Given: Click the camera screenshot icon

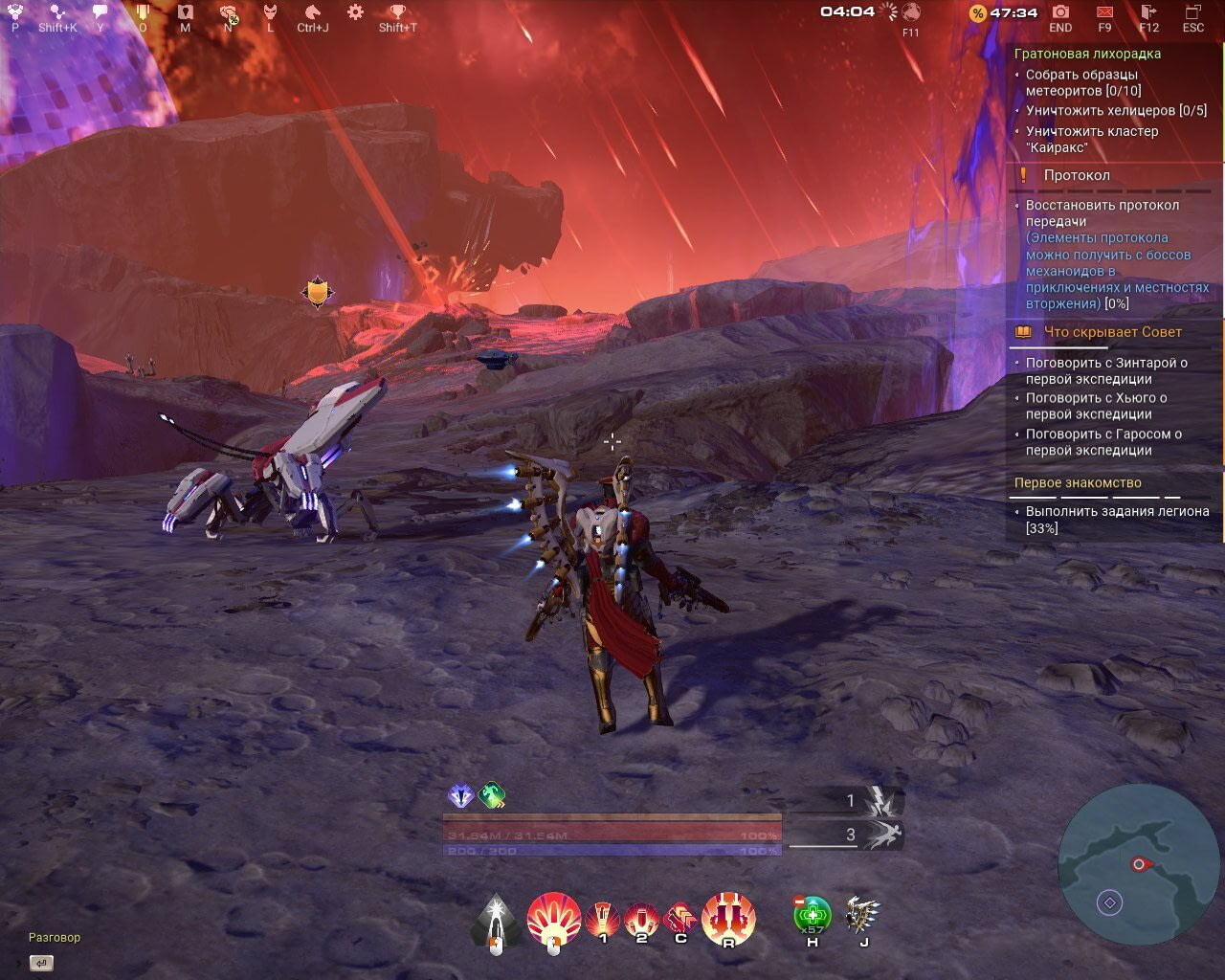Looking at the screenshot, I should pos(1060,12).
